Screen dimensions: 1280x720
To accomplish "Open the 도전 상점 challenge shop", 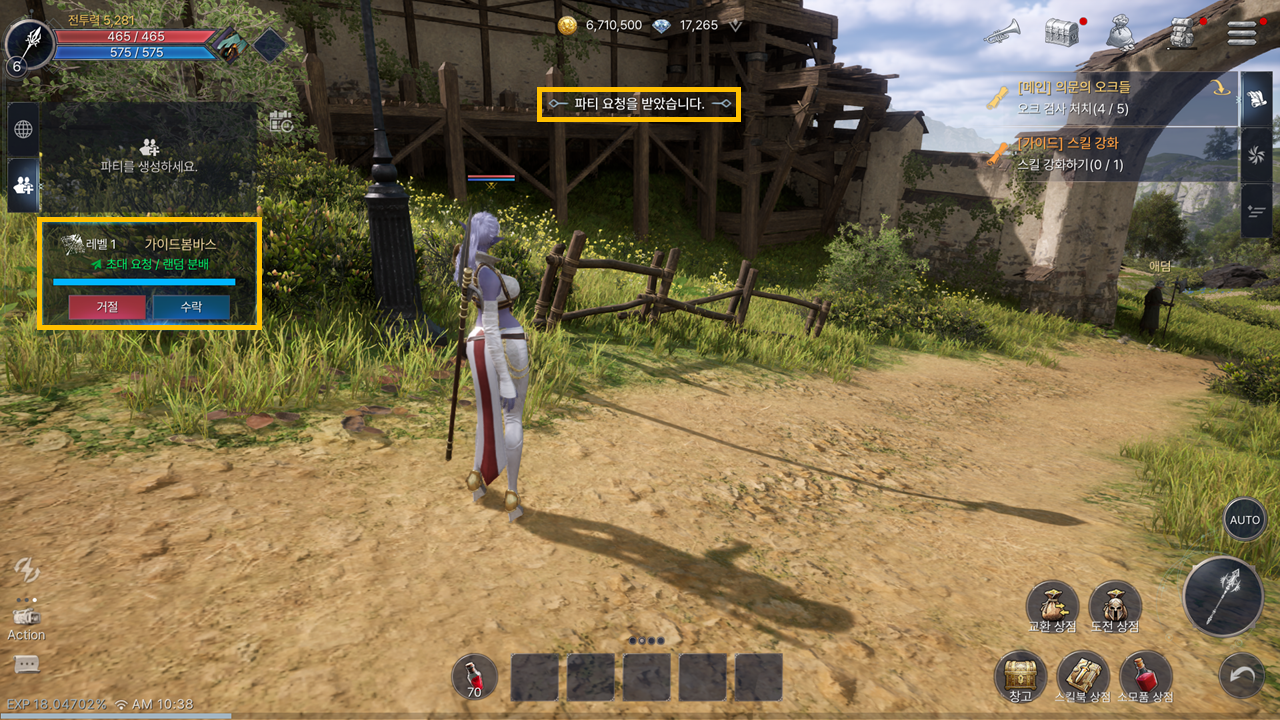I will click(x=1115, y=605).
